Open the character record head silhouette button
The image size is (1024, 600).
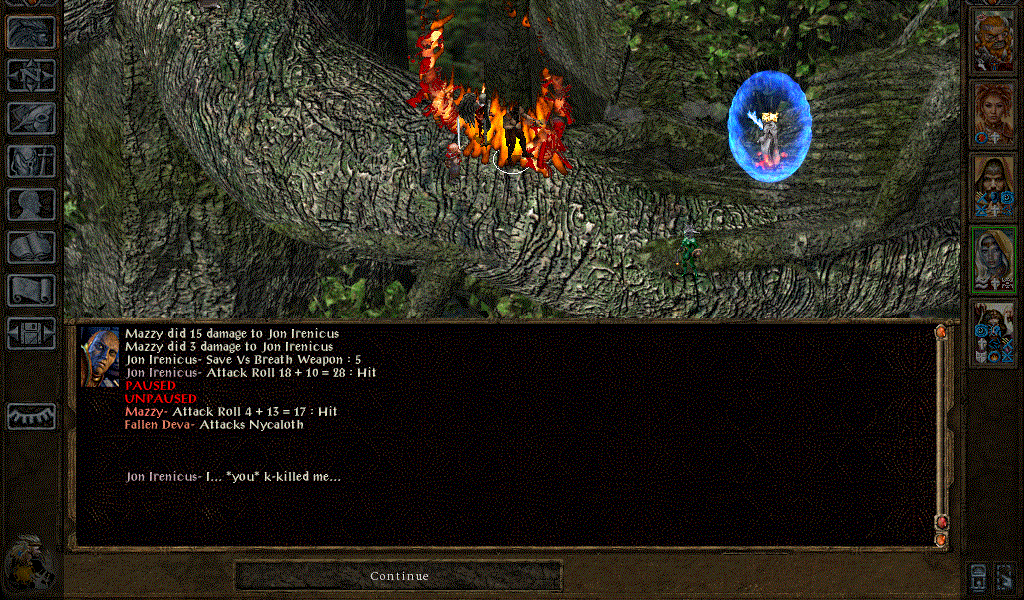31,204
